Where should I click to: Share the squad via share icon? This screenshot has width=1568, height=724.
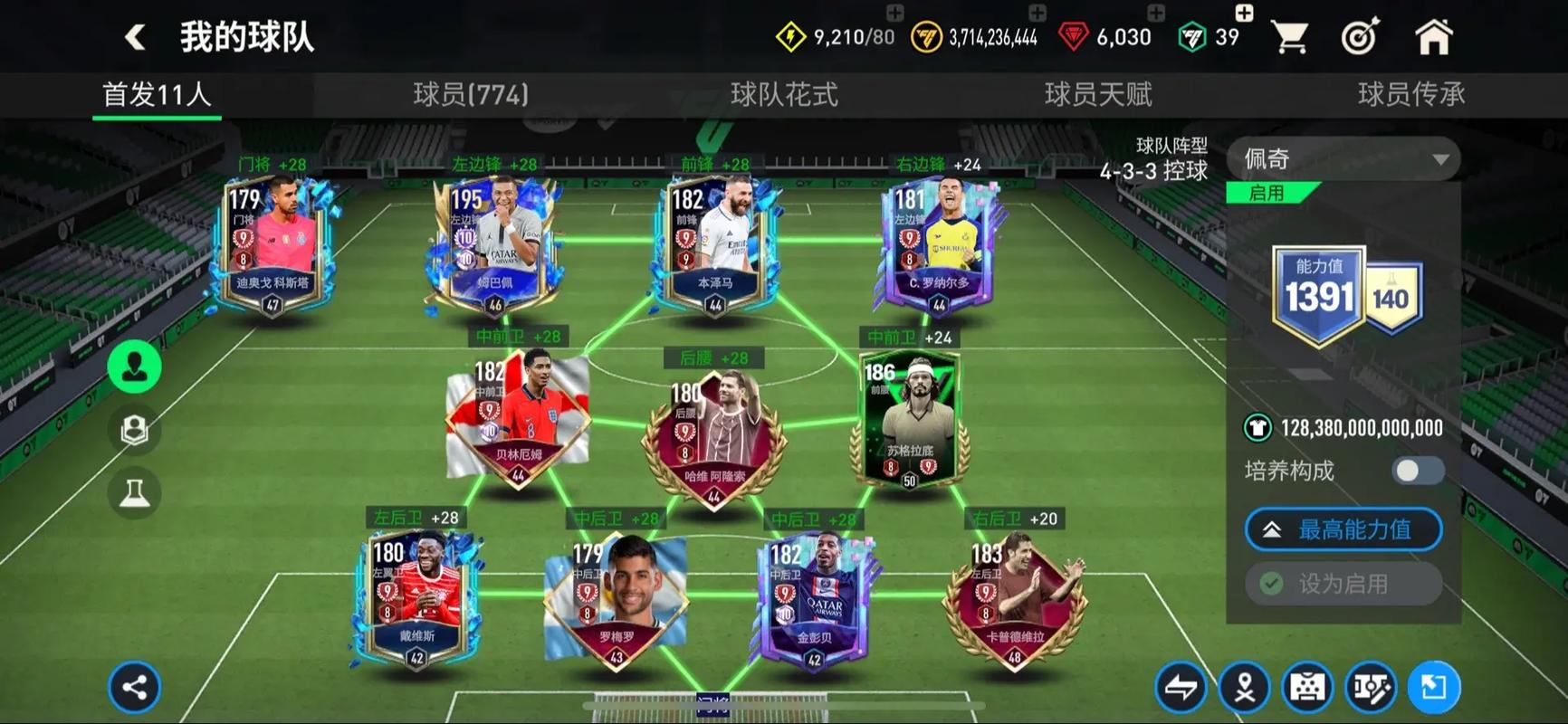[135, 688]
